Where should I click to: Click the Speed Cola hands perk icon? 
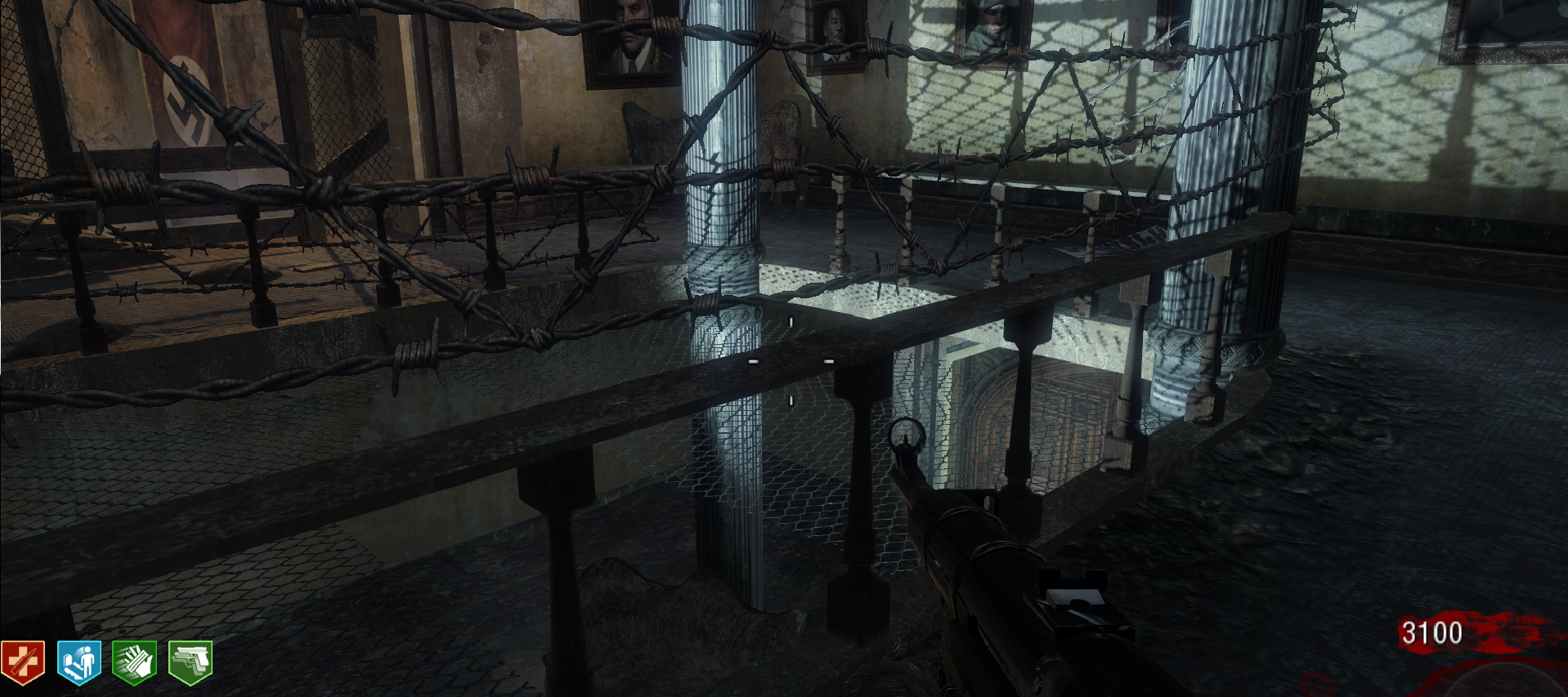tap(134, 662)
